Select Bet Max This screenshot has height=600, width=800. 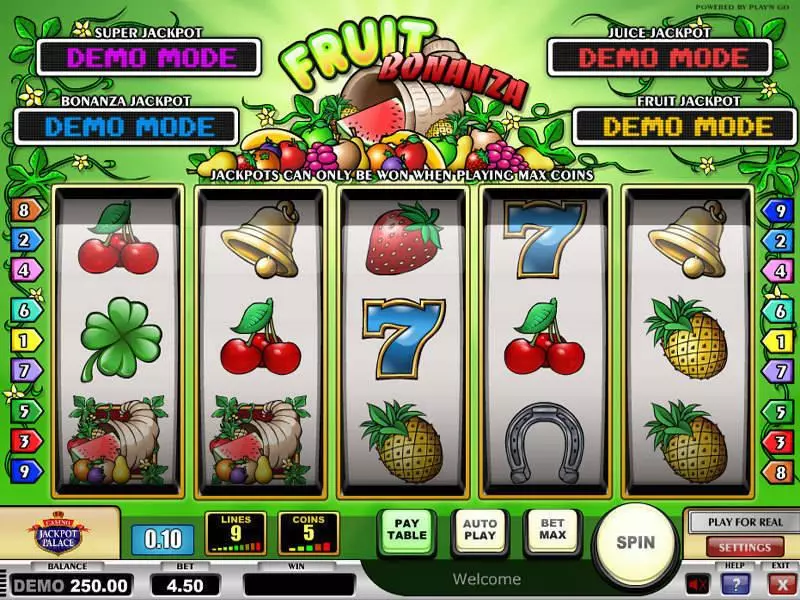click(x=553, y=528)
